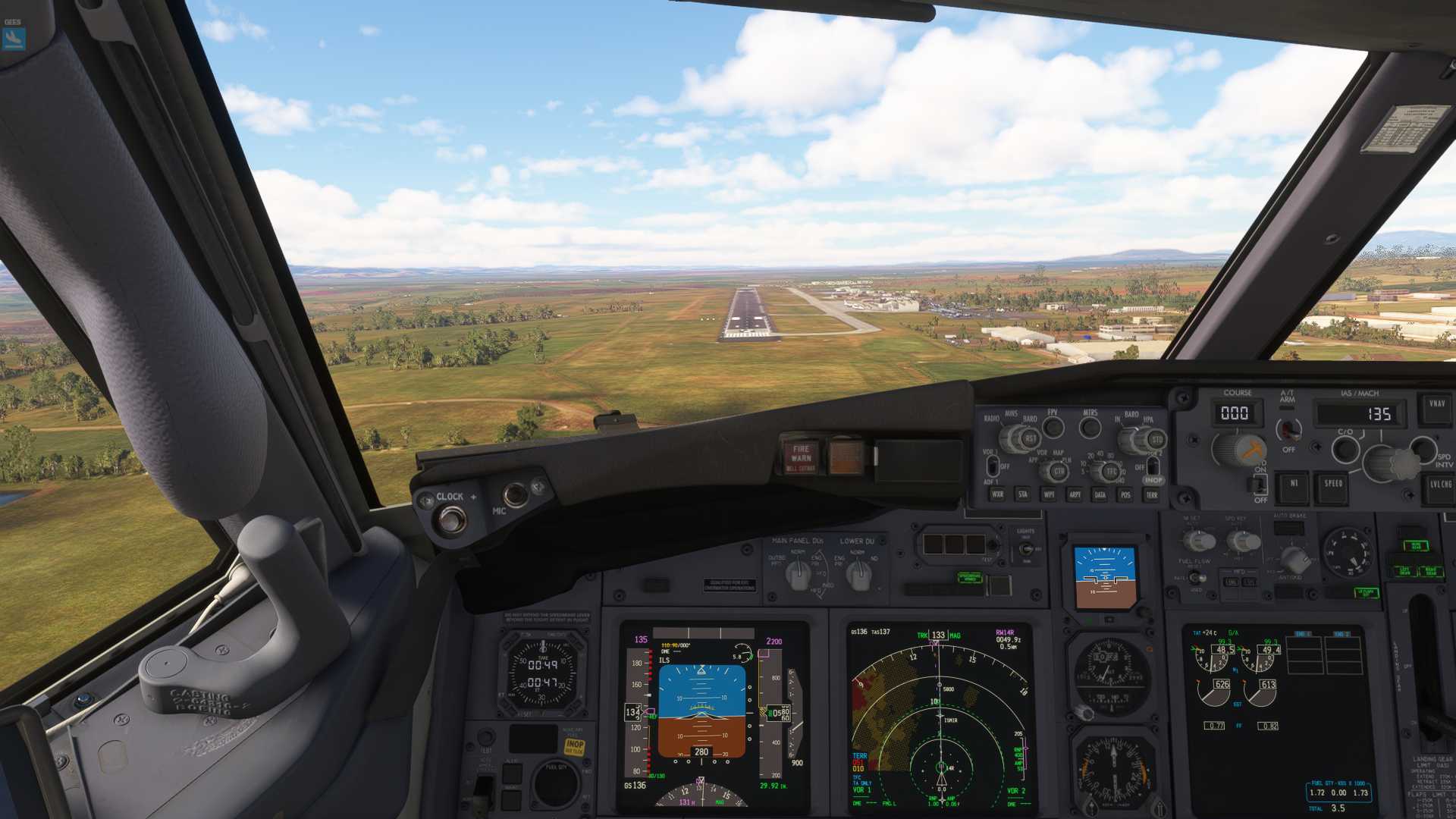Push the WXR weather radar button
The height and width of the screenshot is (819, 1456).
pos(997,494)
